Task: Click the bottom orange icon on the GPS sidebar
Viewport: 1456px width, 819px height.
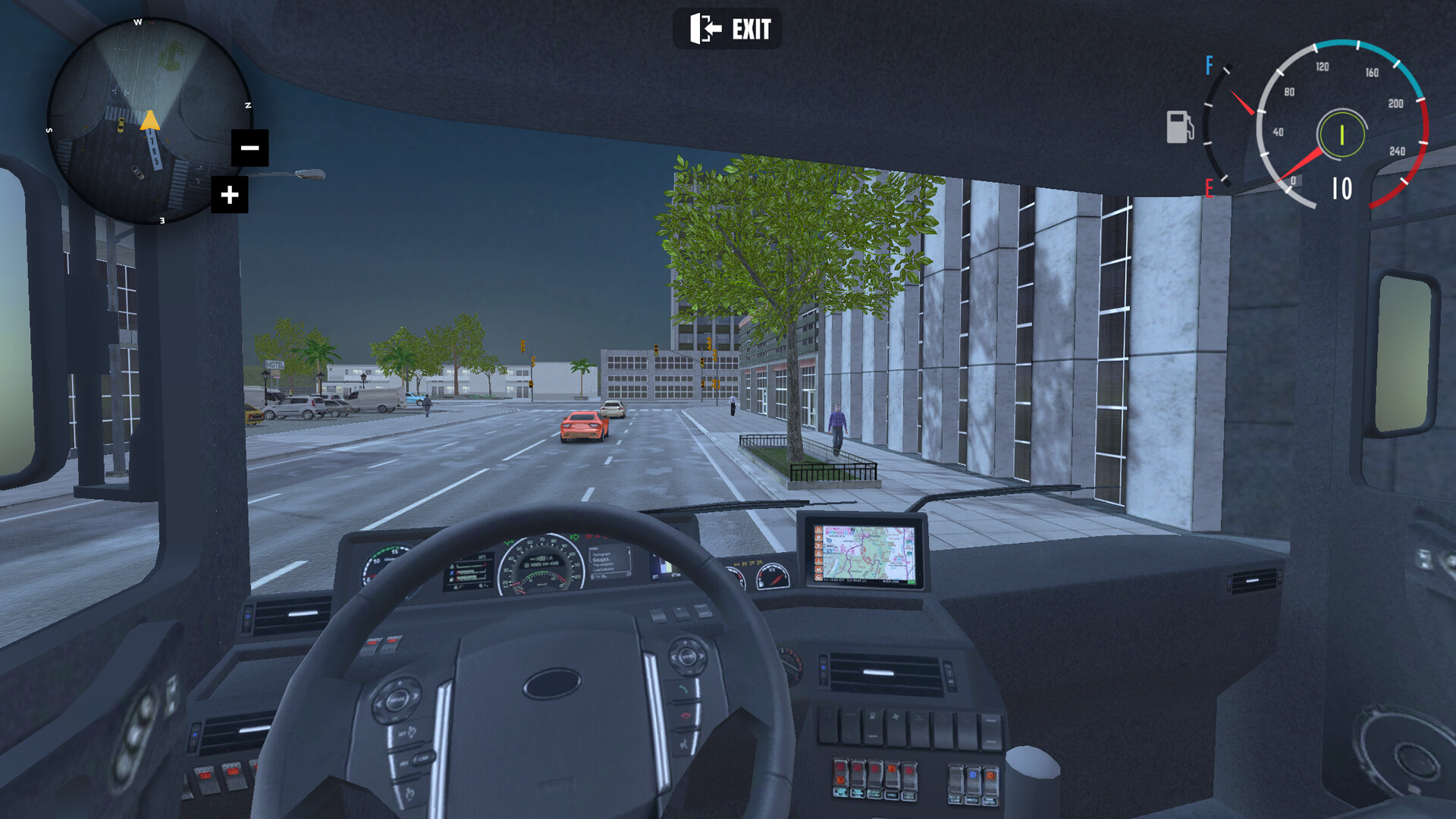Action: coord(818,577)
